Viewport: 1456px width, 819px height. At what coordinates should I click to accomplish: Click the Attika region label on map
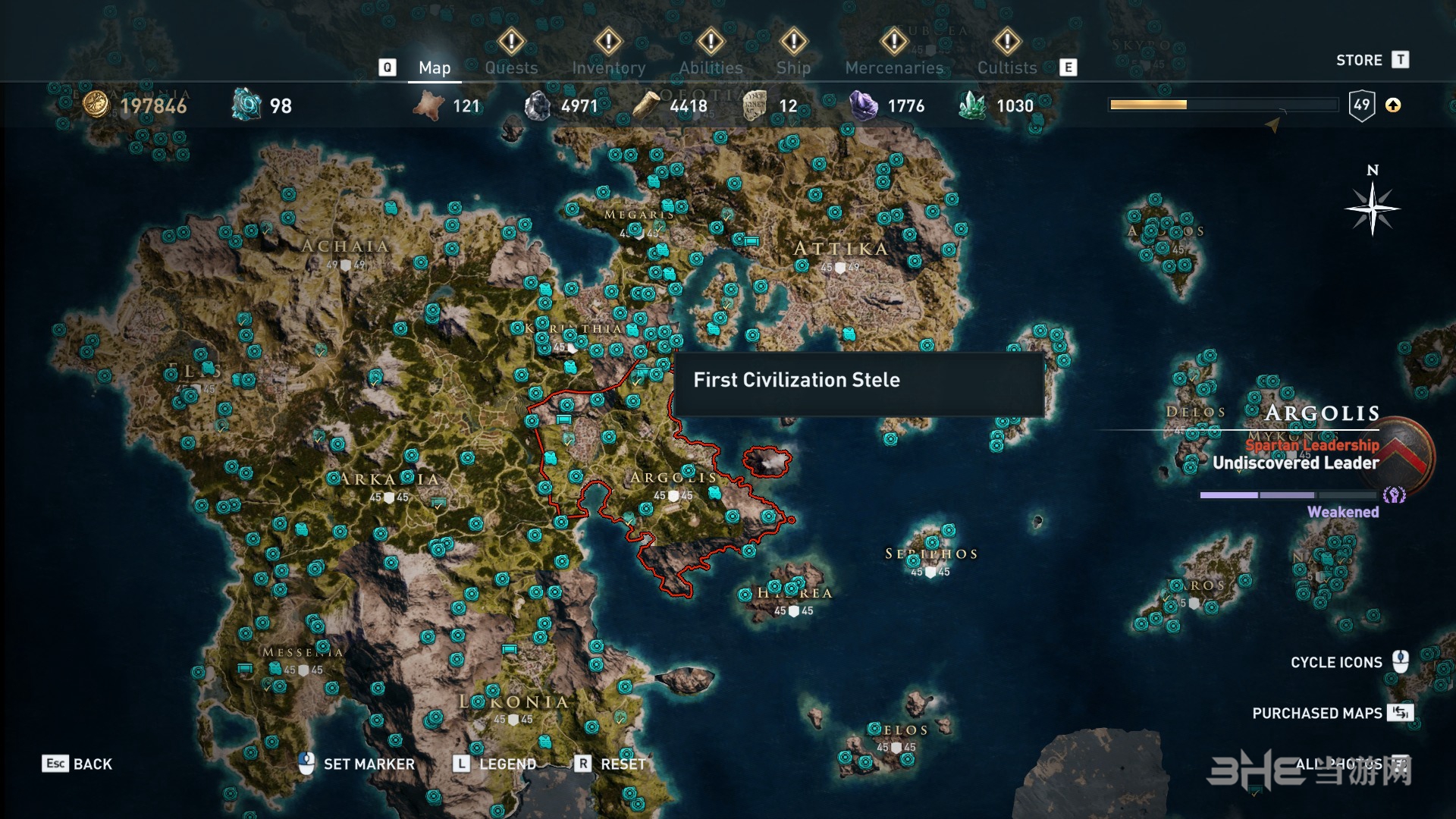click(x=840, y=249)
